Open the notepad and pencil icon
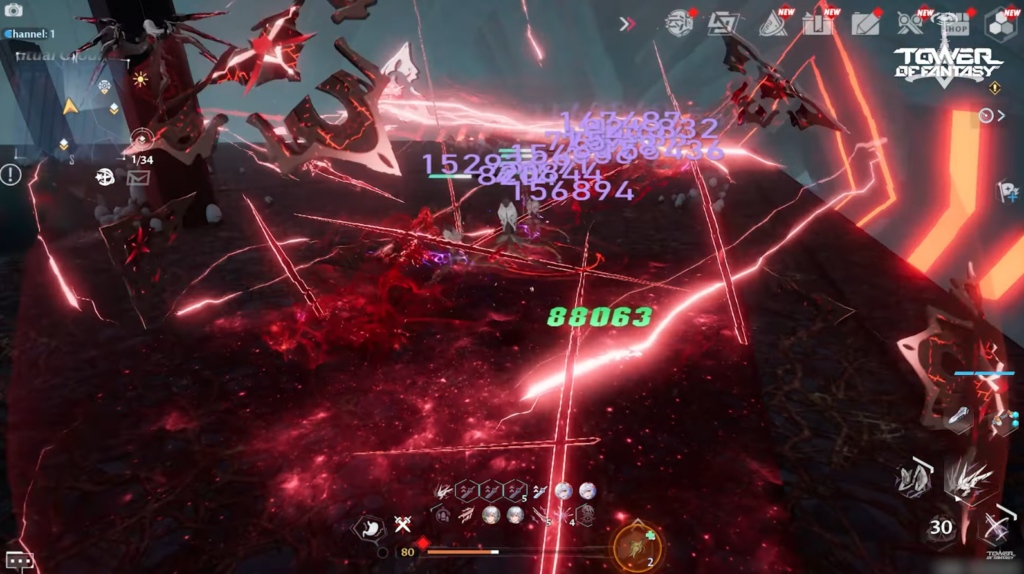 (x=865, y=23)
